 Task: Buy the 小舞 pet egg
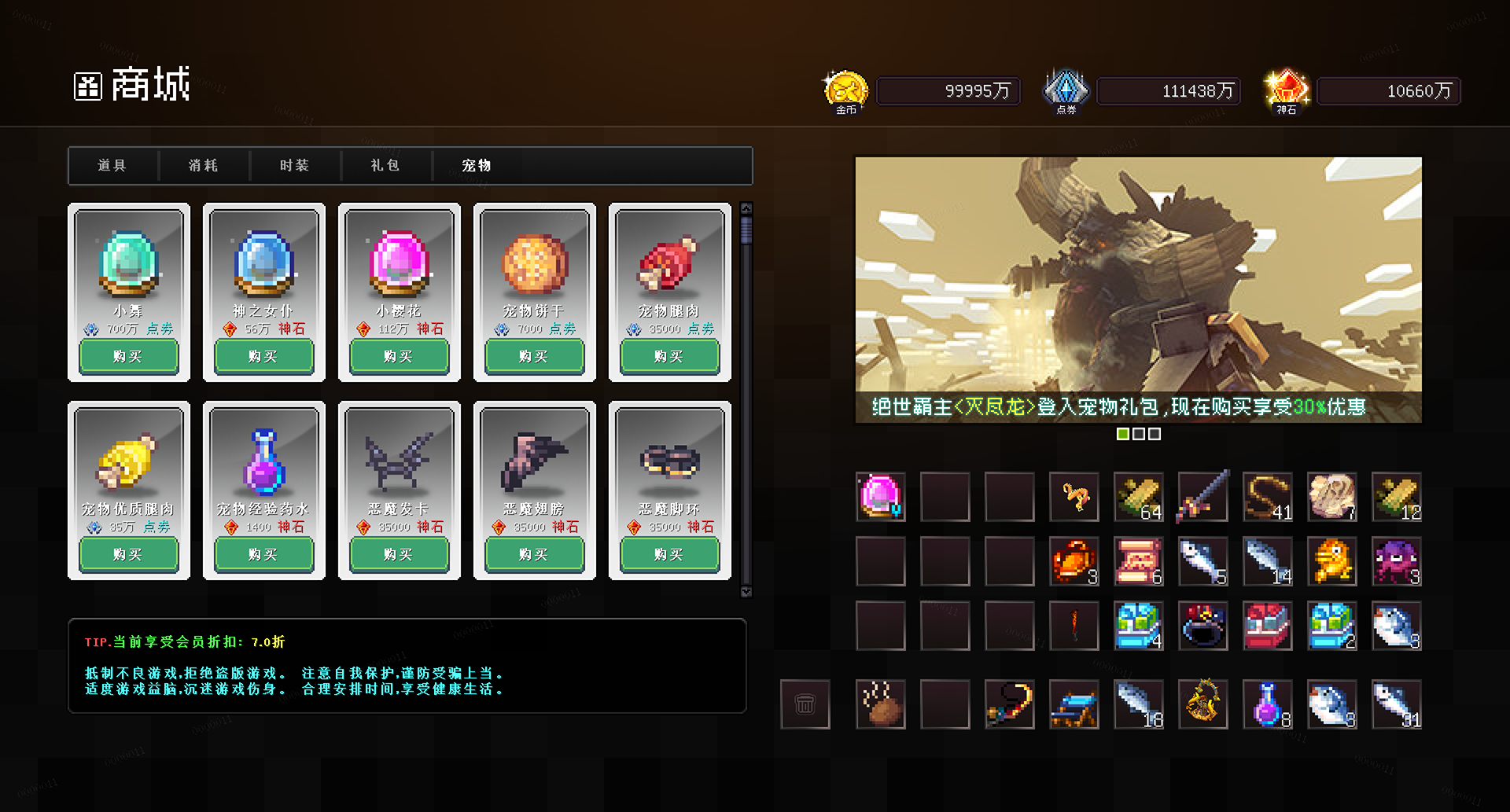pos(128,357)
